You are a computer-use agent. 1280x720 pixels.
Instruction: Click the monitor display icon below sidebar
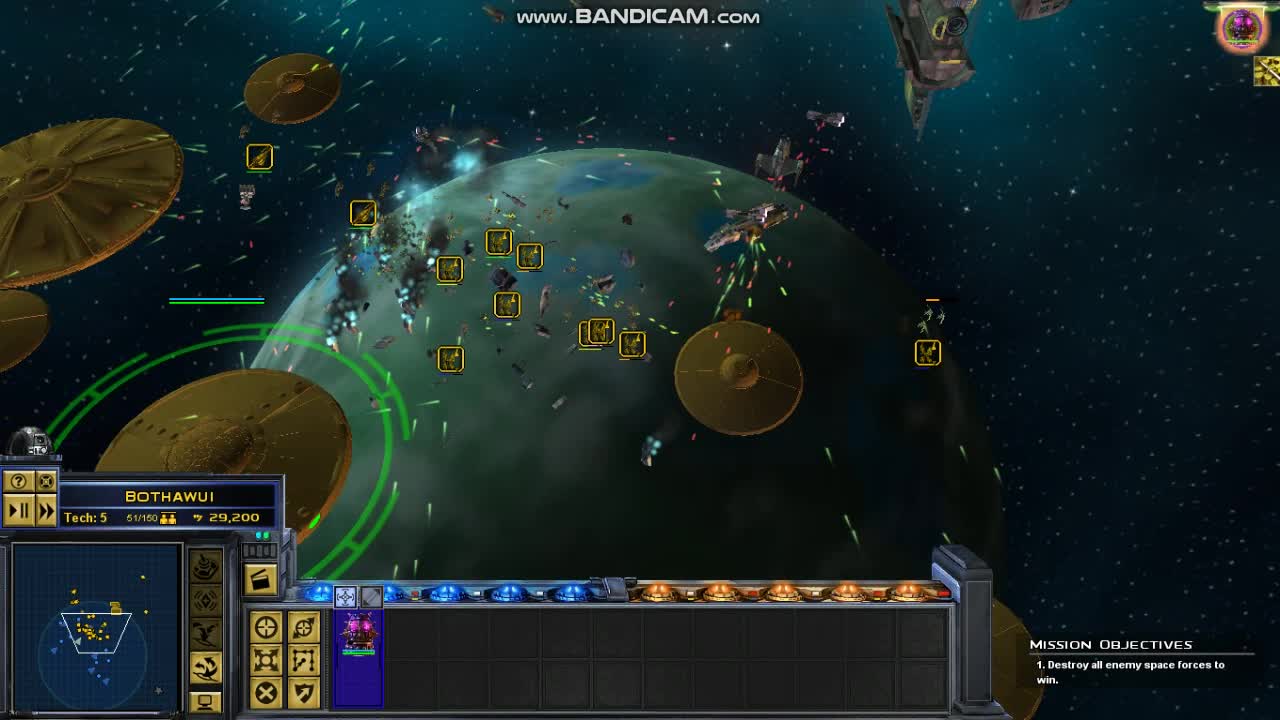205,701
